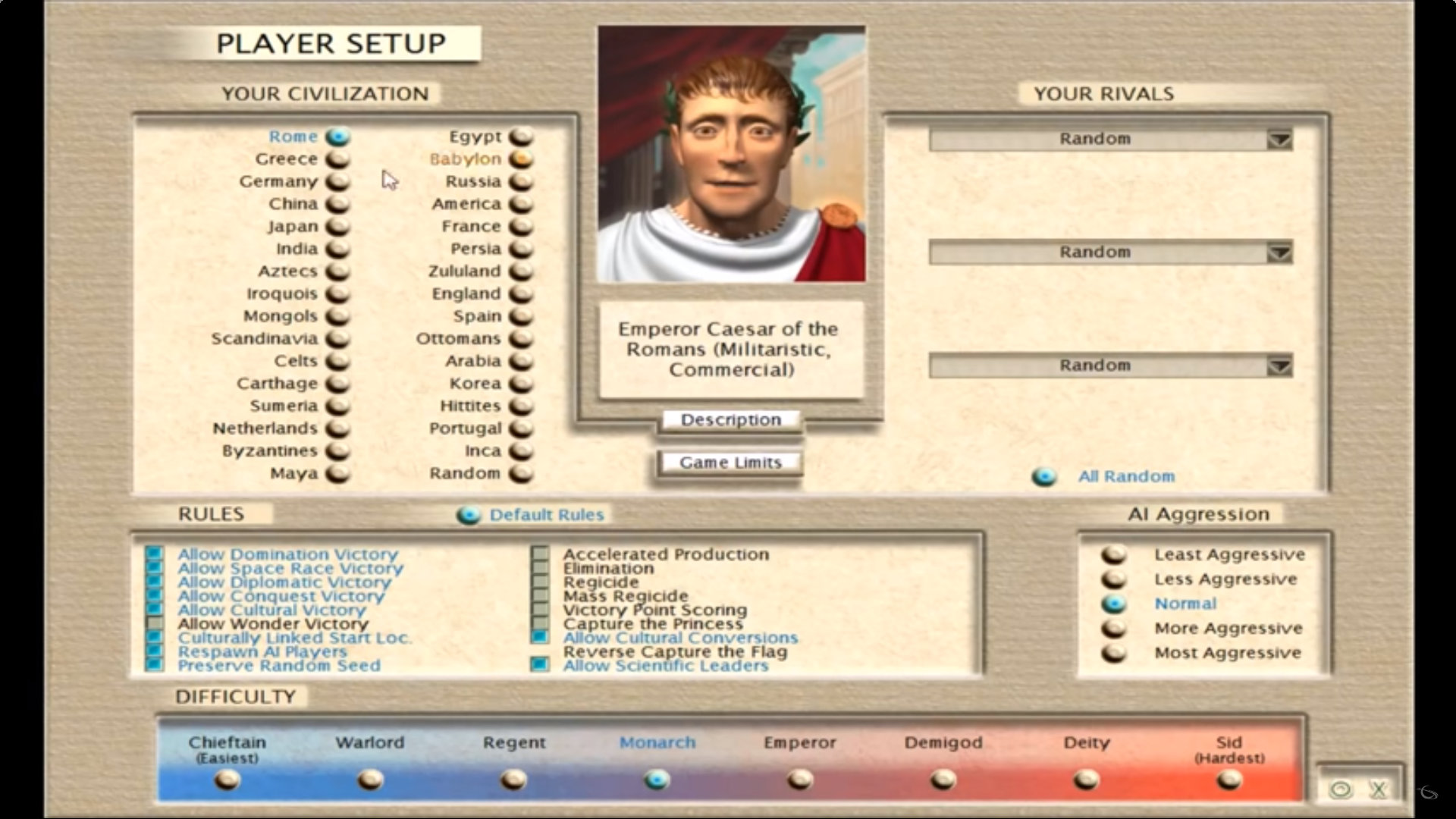The image size is (1456, 819).
Task: Set difficulty to Sid
Action: tap(1228, 779)
